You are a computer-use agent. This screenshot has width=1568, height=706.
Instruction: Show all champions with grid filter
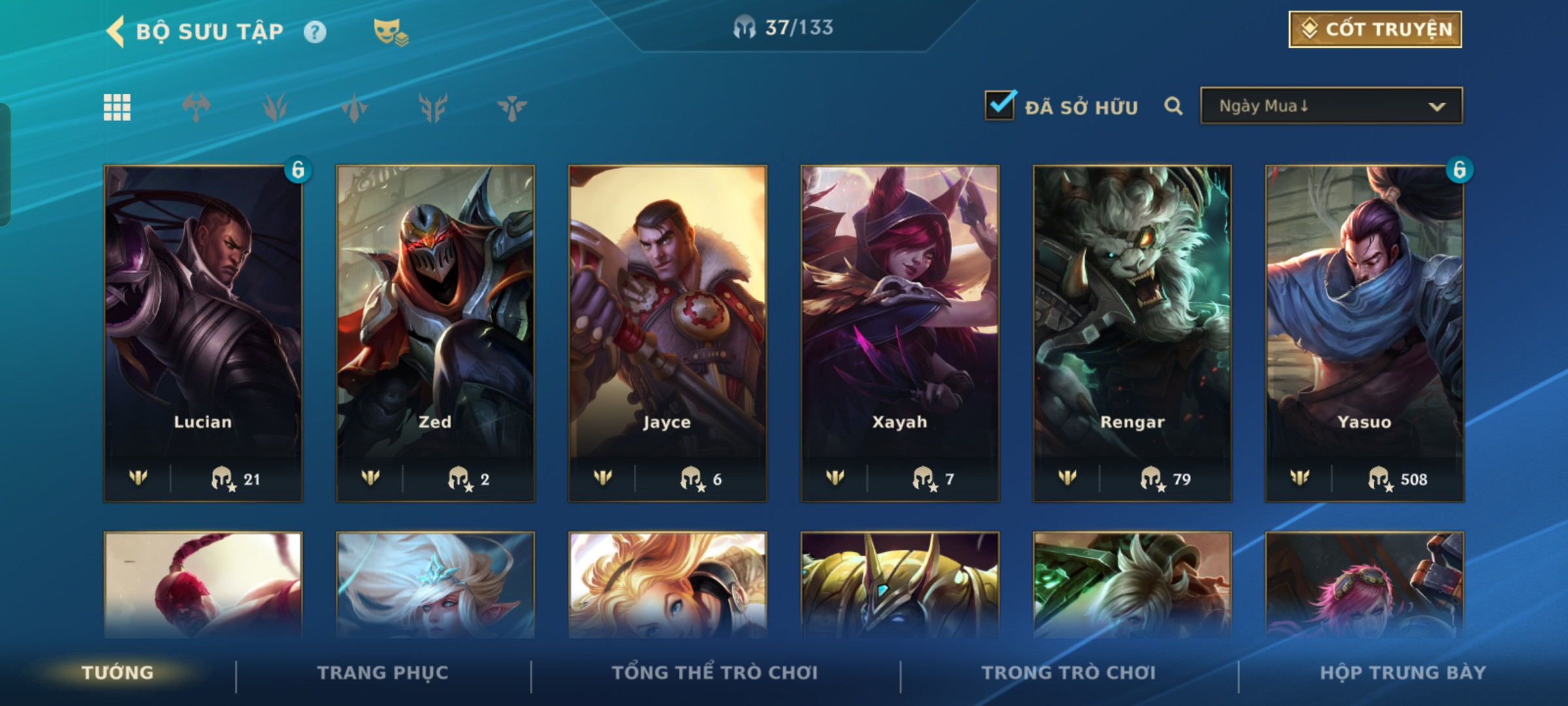coord(117,107)
